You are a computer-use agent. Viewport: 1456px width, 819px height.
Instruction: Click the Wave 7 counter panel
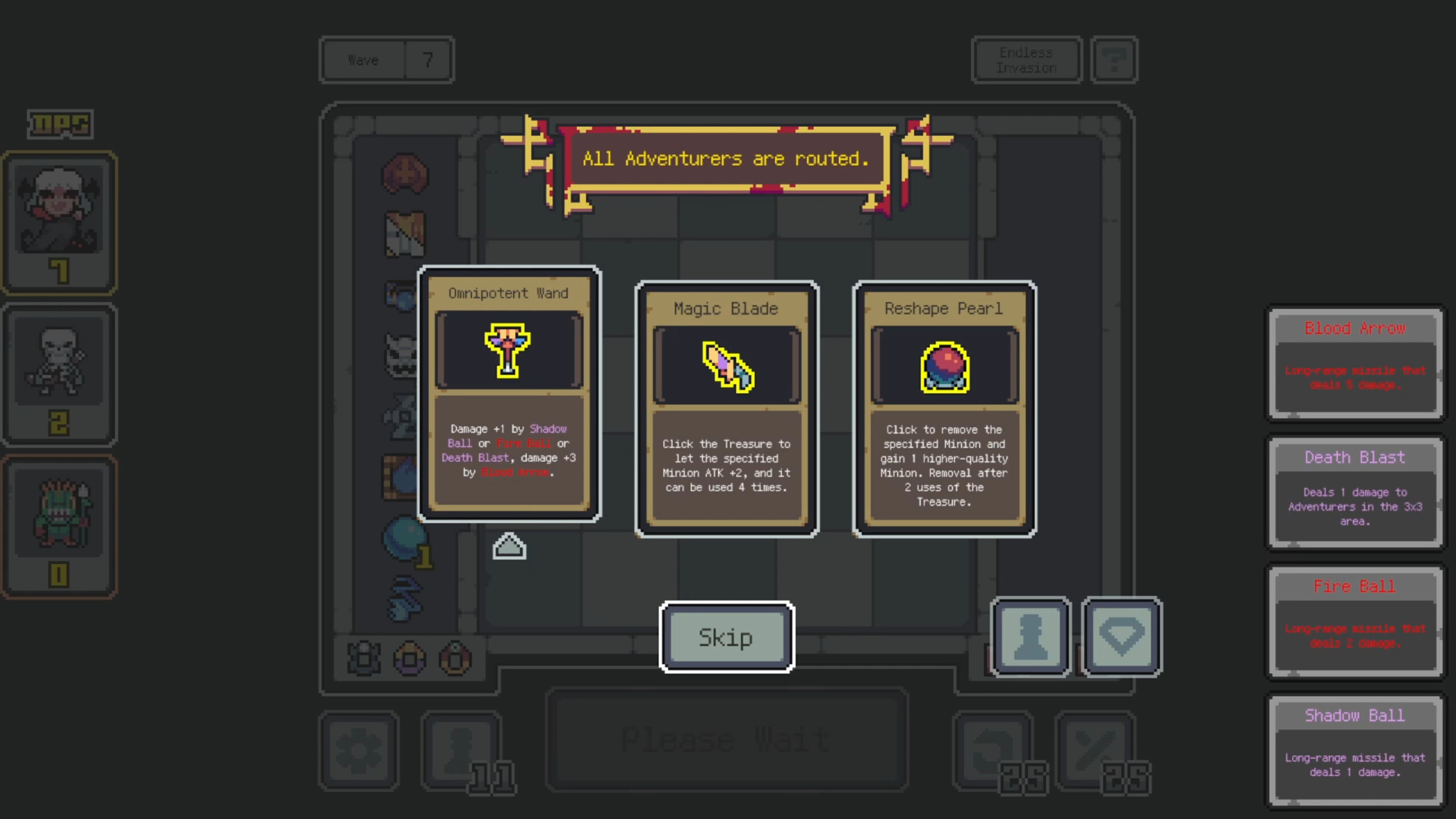(x=387, y=59)
